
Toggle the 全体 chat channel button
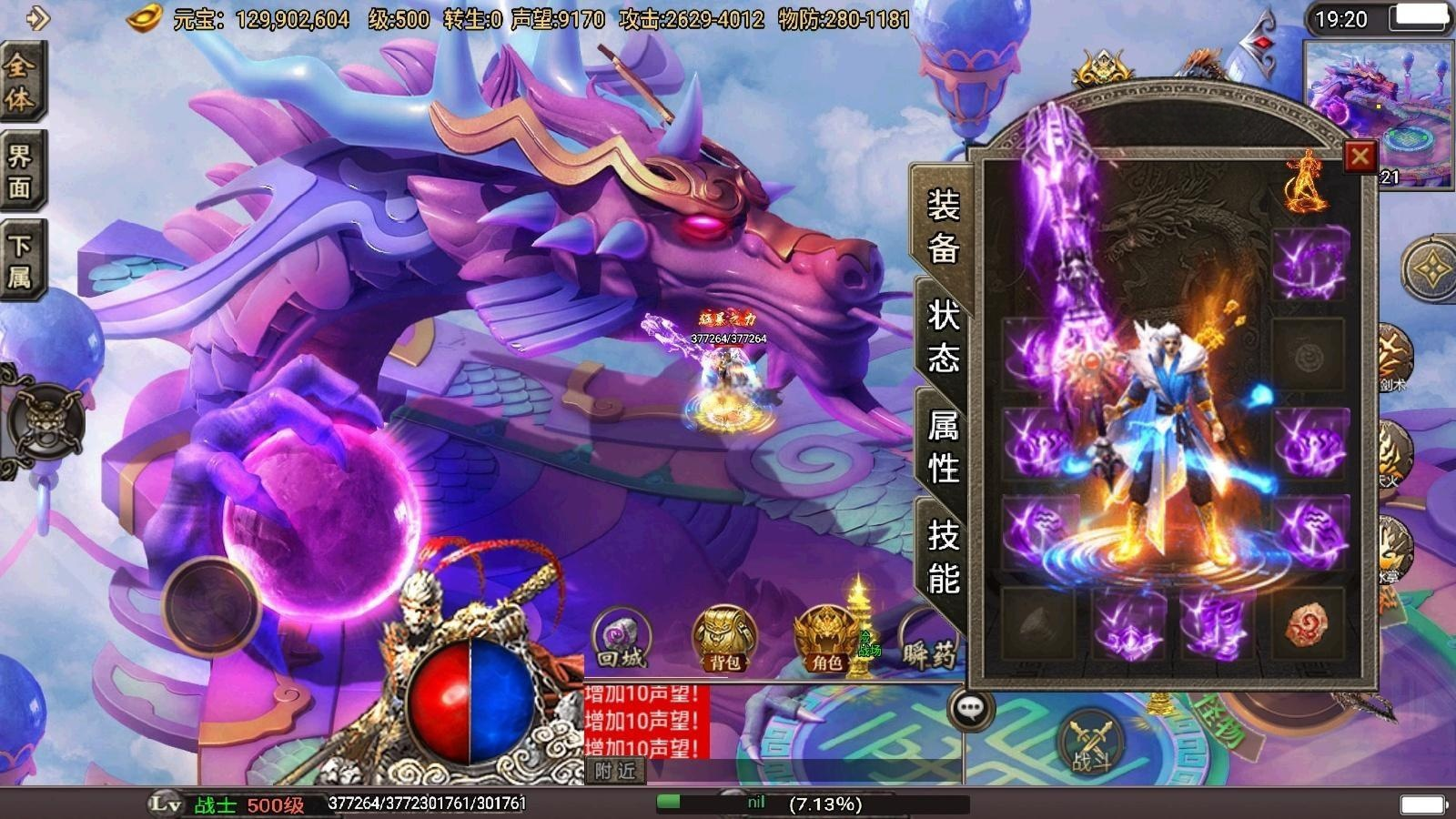point(20,82)
